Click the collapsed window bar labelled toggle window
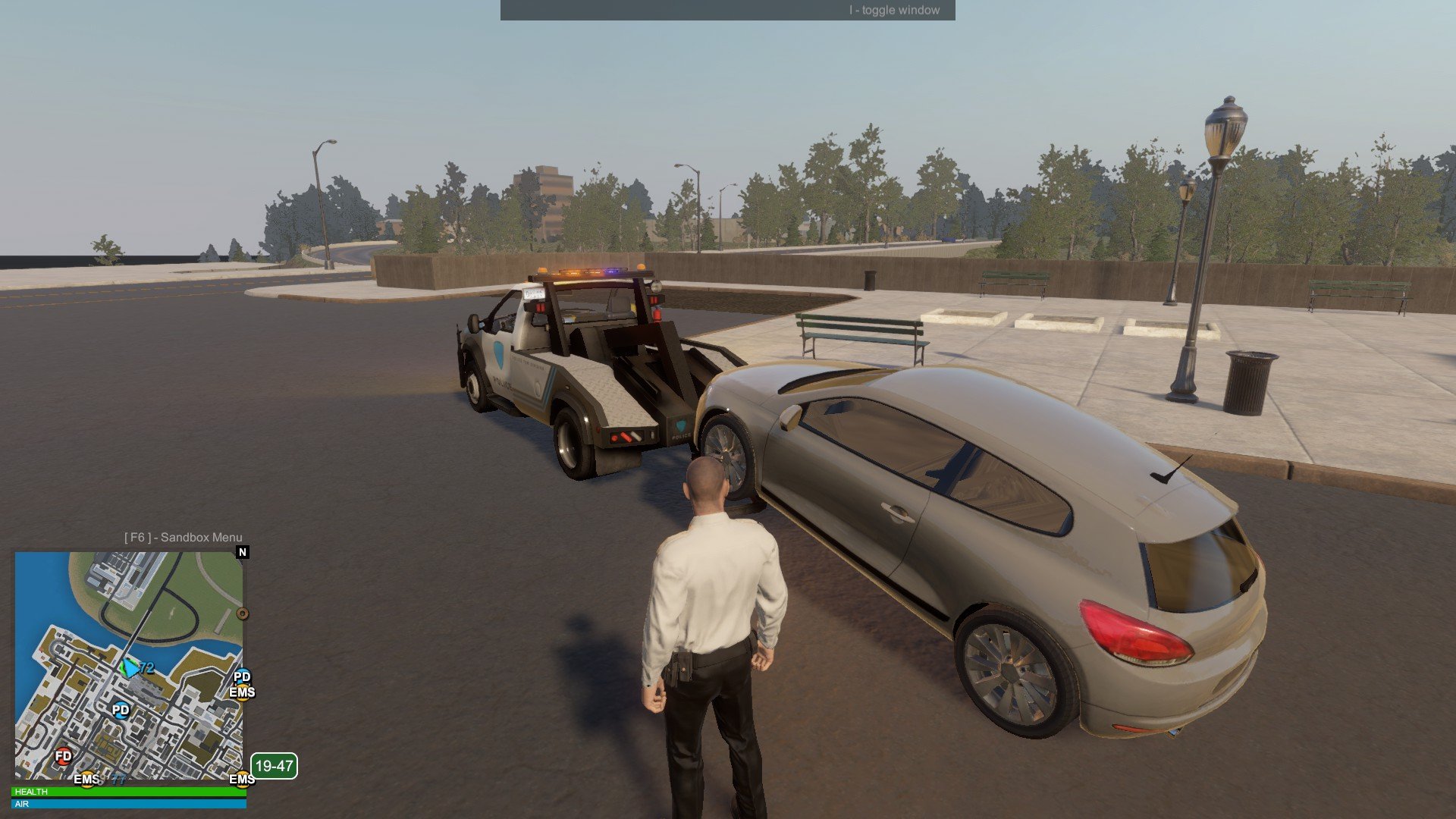This screenshot has height=819, width=1456. [x=727, y=10]
